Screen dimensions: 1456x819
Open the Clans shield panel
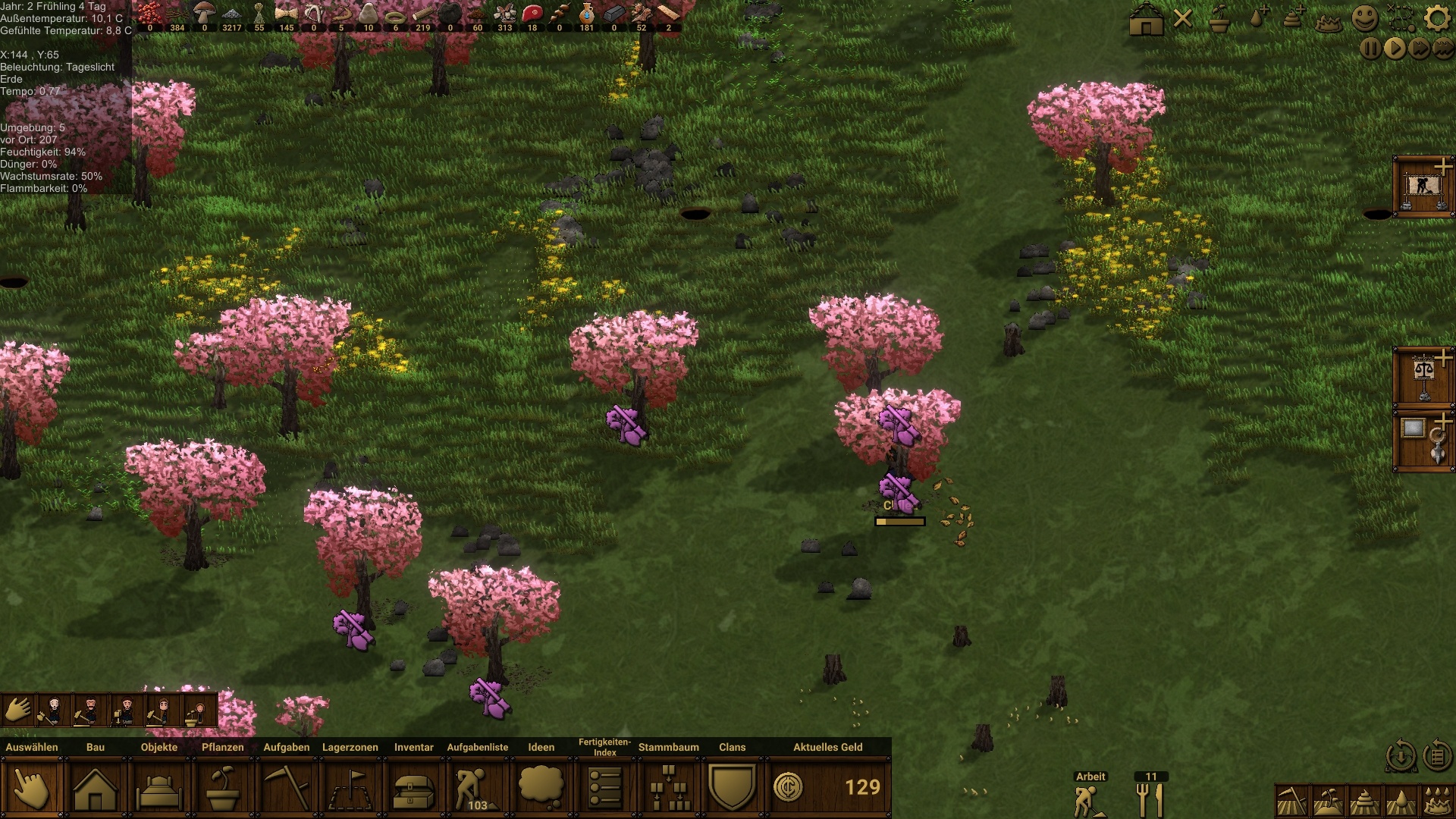733,789
